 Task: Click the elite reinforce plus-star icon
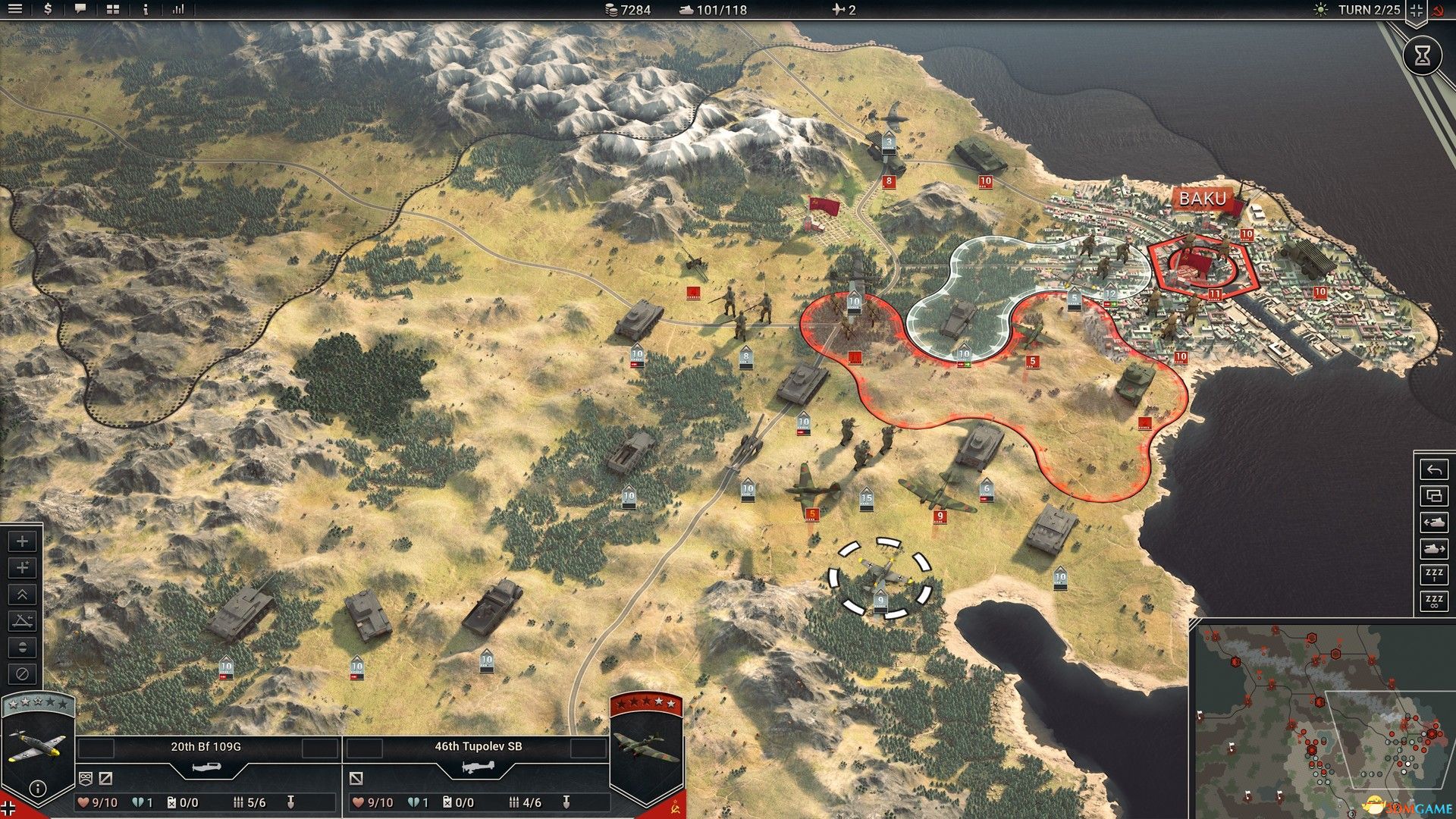pos(21,567)
